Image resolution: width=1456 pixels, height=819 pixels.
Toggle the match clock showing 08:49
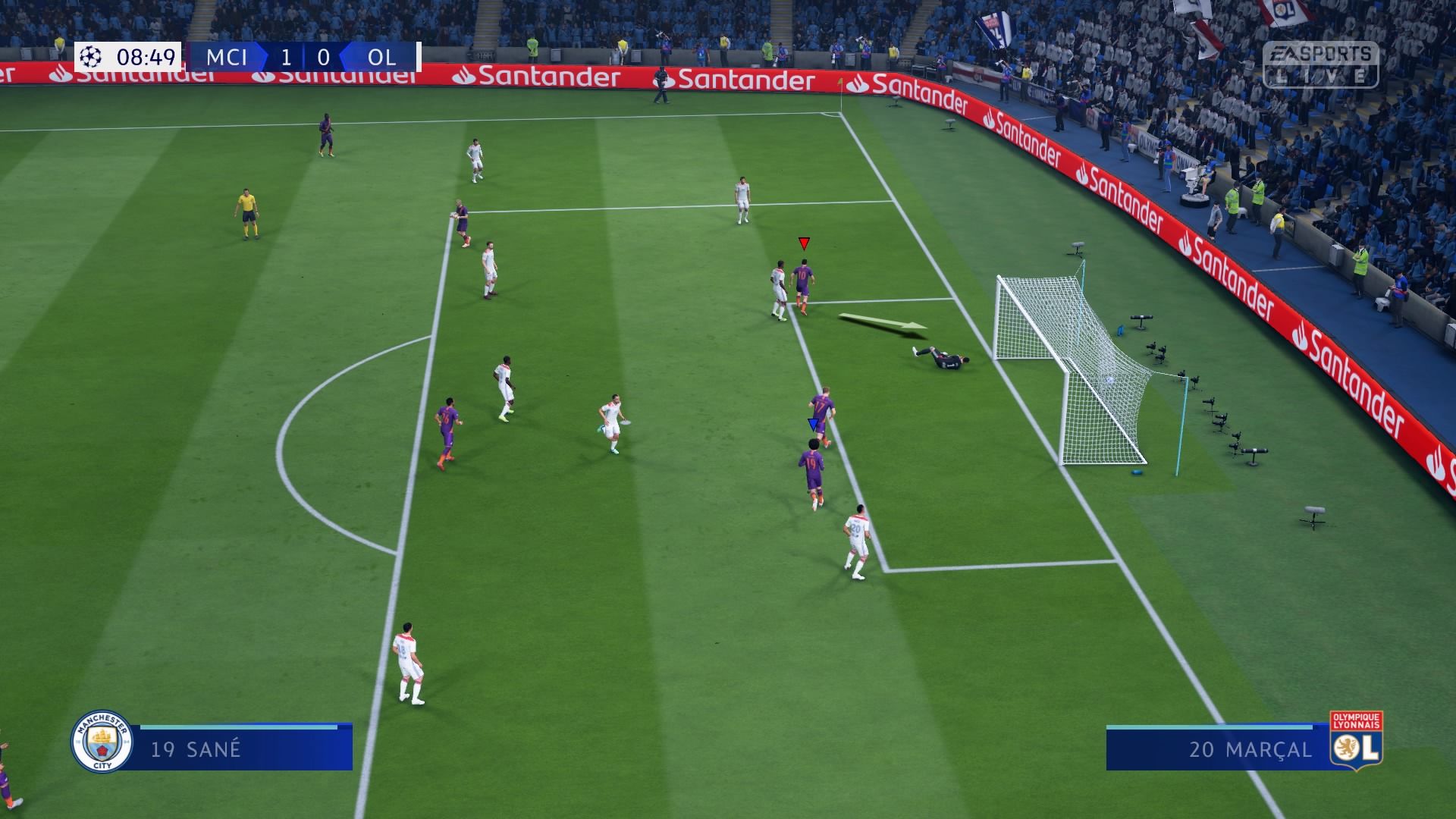(x=146, y=55)
